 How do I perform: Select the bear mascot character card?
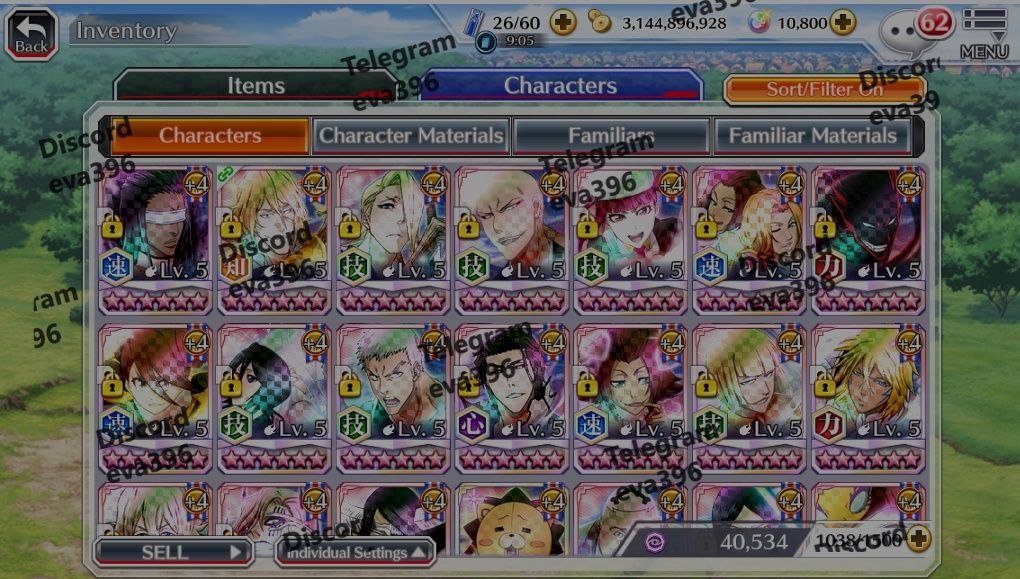tap(512, 518)
